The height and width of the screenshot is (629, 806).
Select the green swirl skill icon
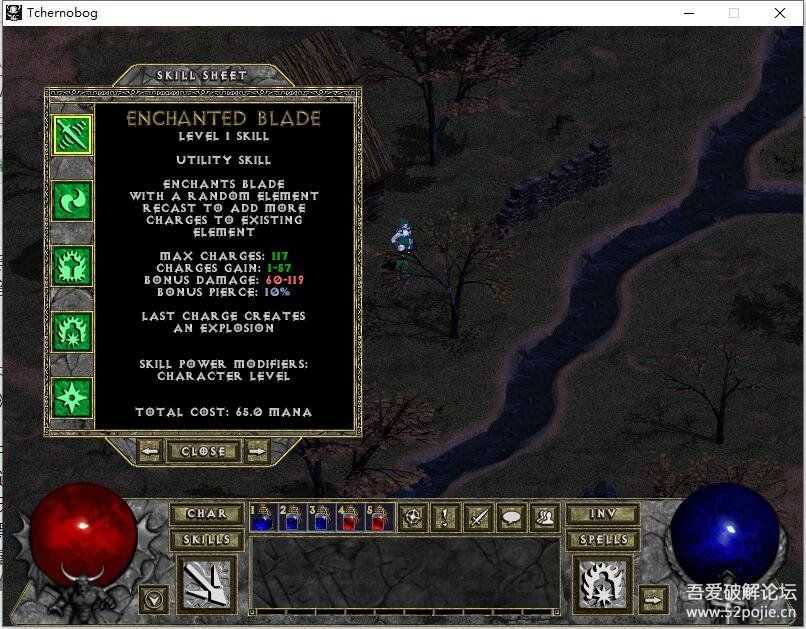72,200
